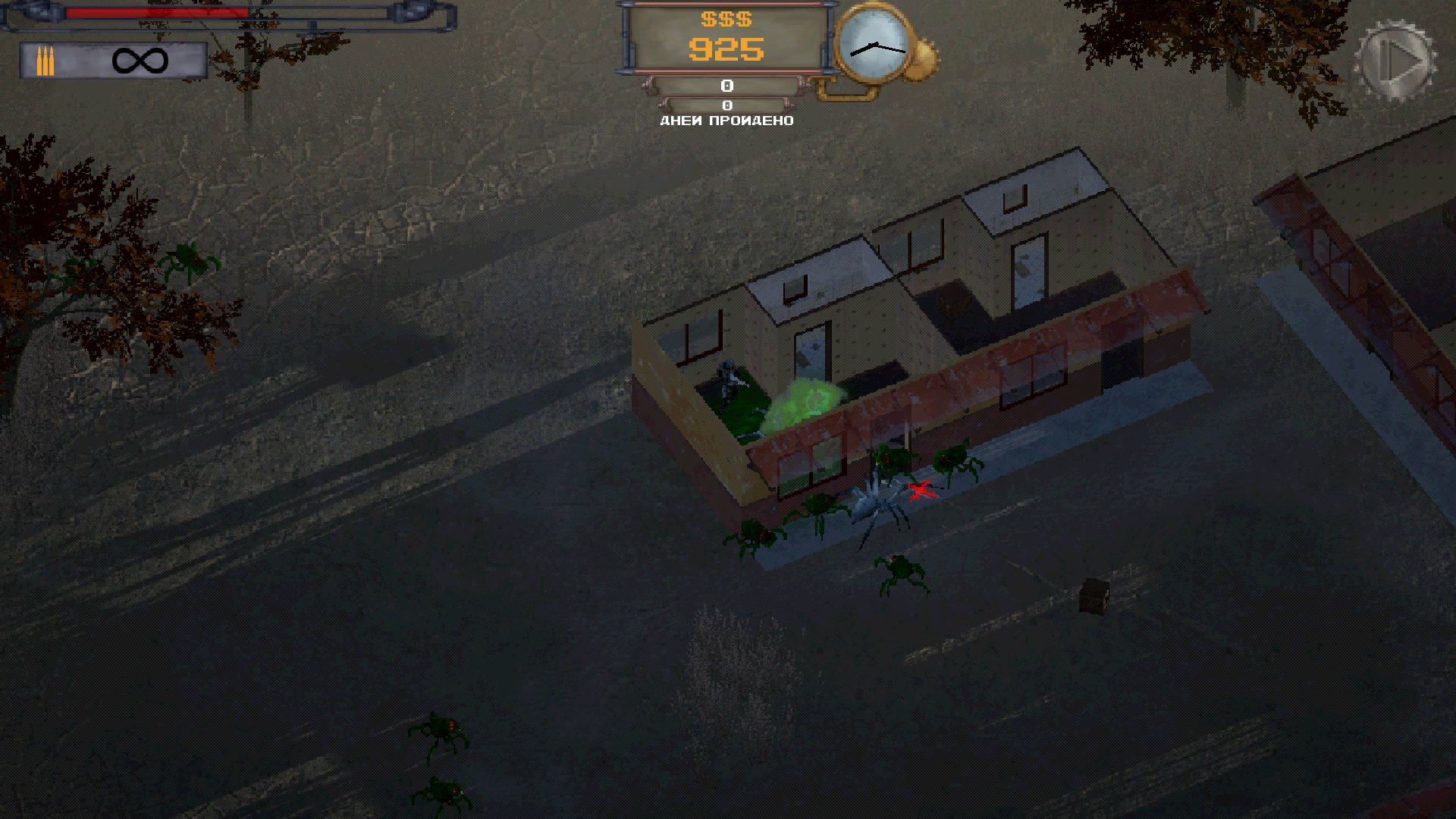Toggle the infinite ammo display panel
Viewport: 1456px width, 819px height.
point(114,62)
